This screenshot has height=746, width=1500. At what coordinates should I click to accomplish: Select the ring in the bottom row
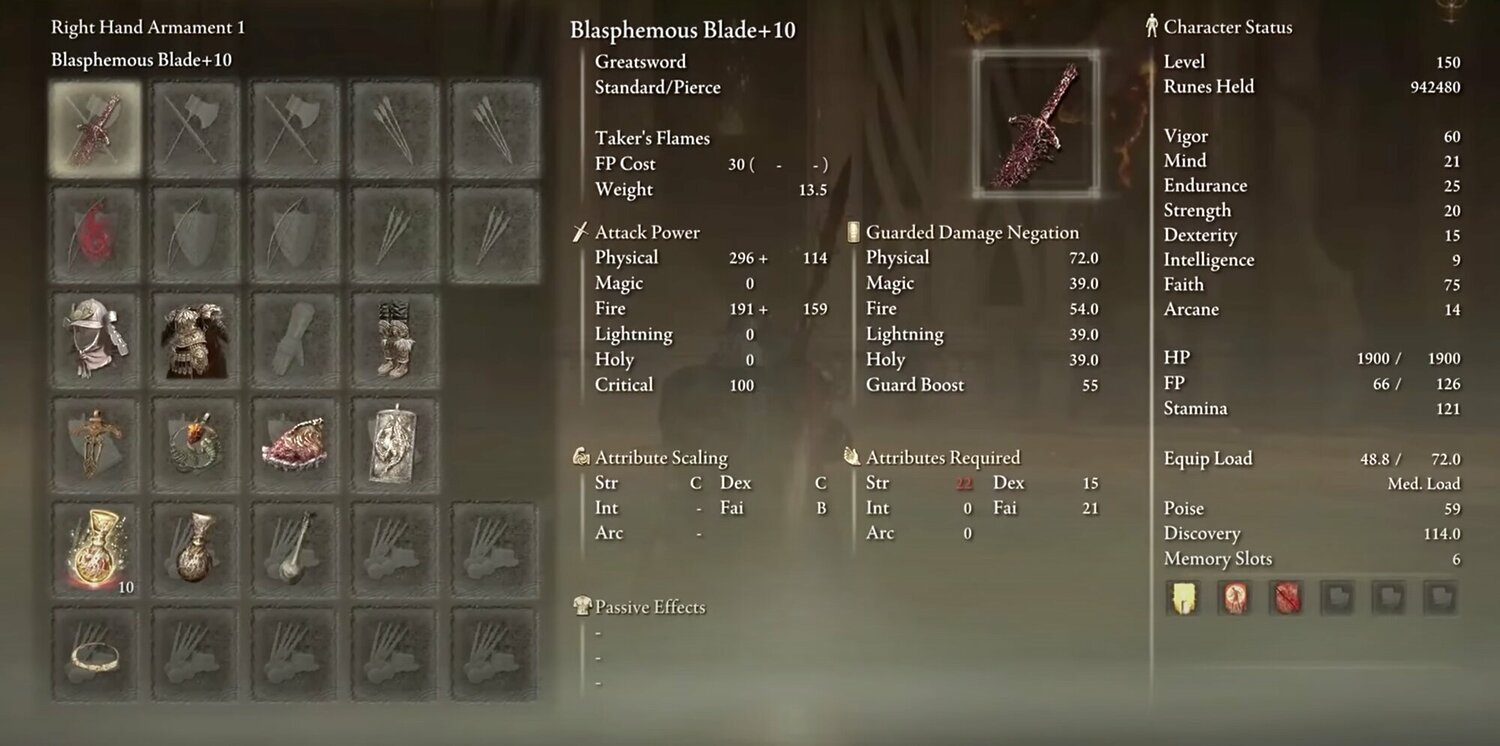pos(95,655)
